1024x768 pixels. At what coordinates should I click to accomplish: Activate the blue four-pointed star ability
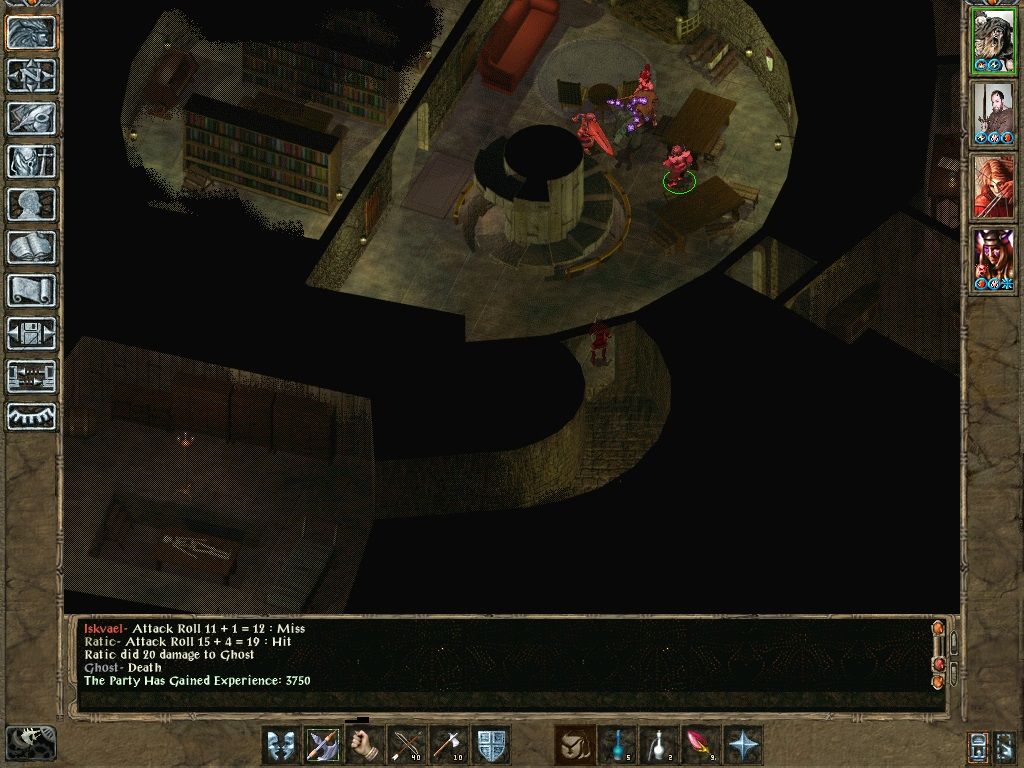743,745
